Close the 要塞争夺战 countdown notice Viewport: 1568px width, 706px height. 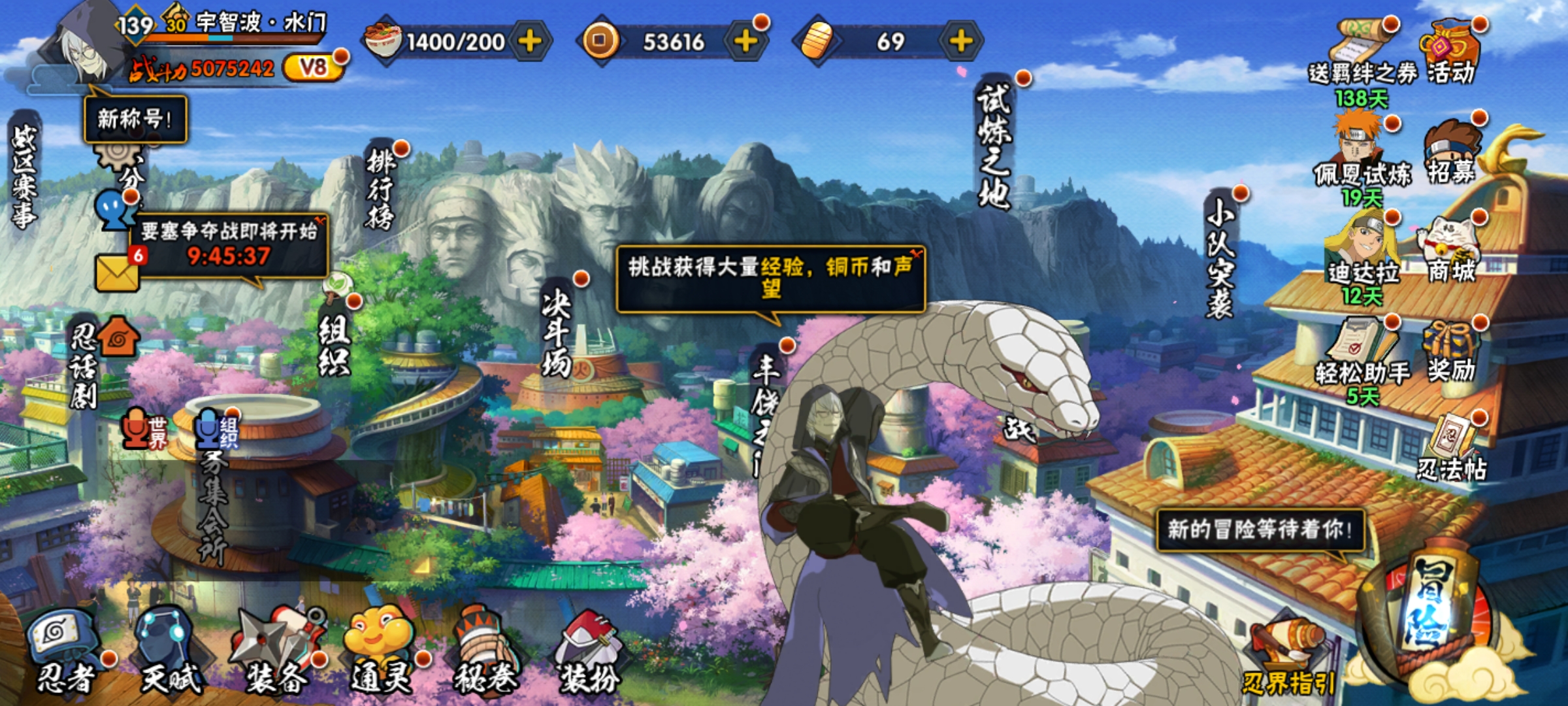tap(319, 220)
